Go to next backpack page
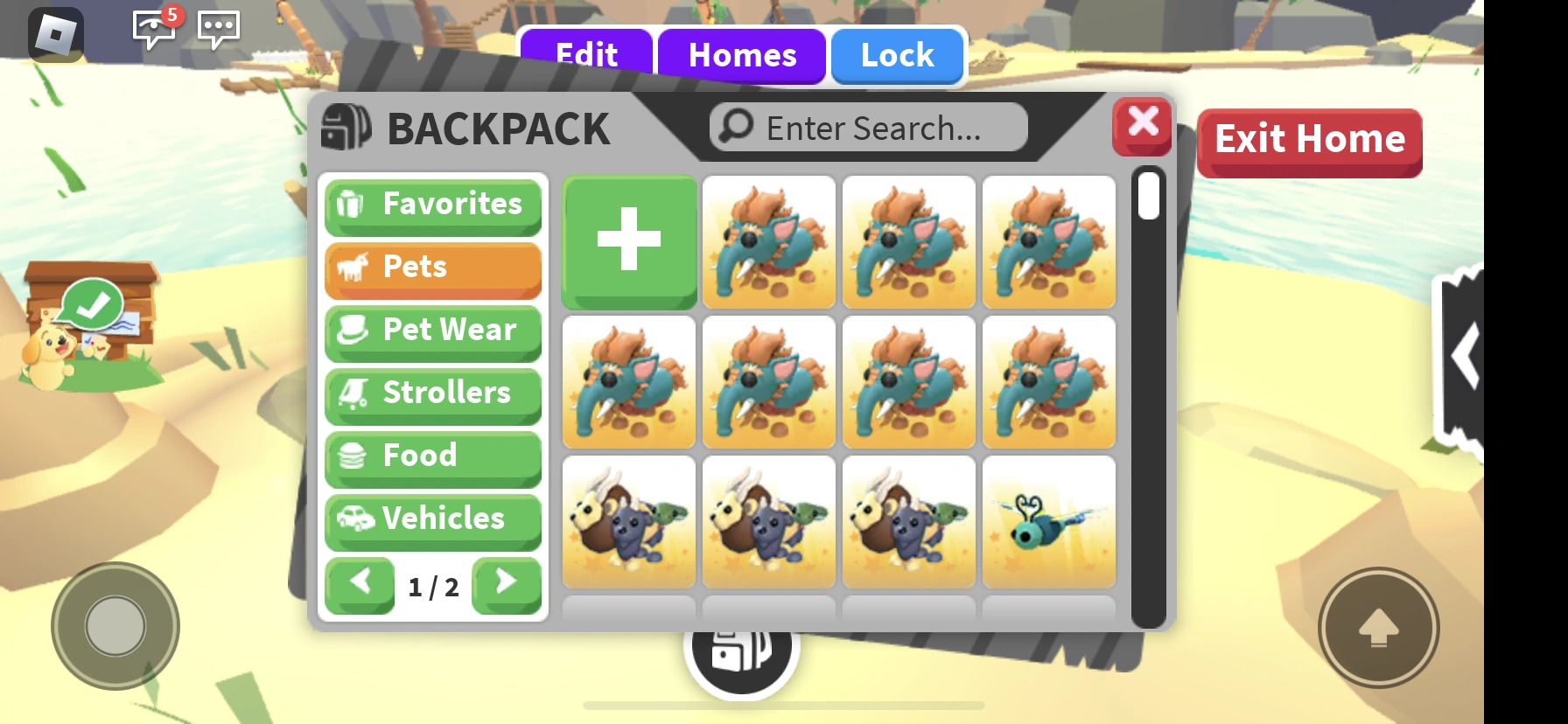The width and height of the screenshot is (1568, 724). coord(506,584)
